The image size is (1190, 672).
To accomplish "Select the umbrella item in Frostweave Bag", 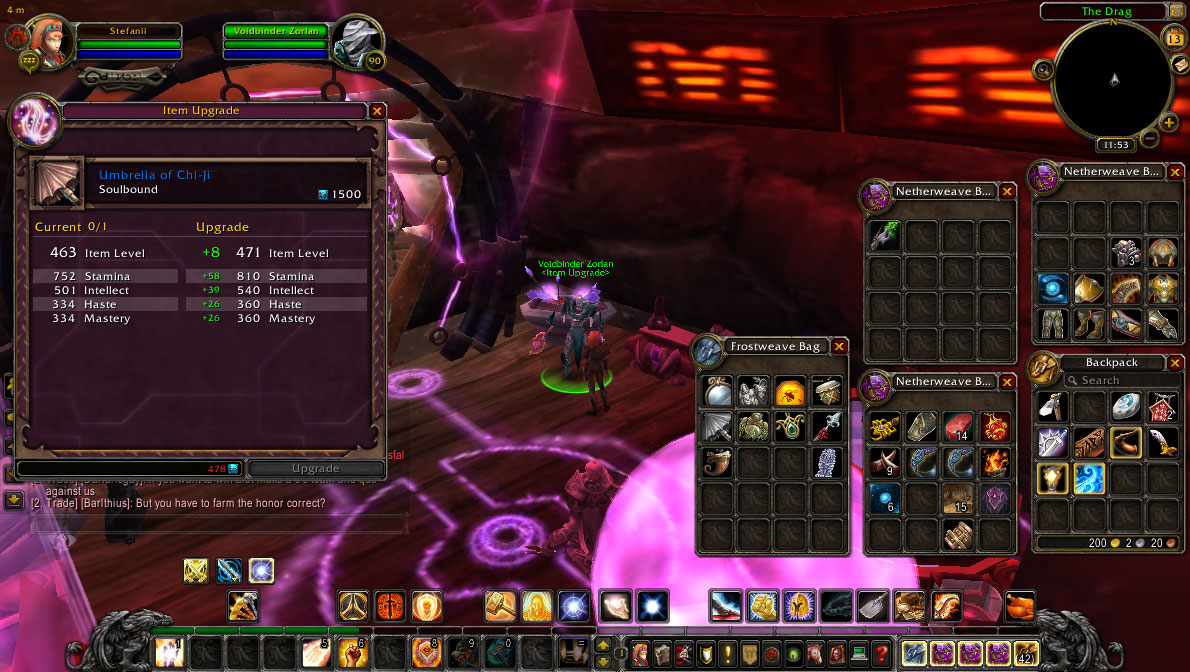I will coord(717,426).
